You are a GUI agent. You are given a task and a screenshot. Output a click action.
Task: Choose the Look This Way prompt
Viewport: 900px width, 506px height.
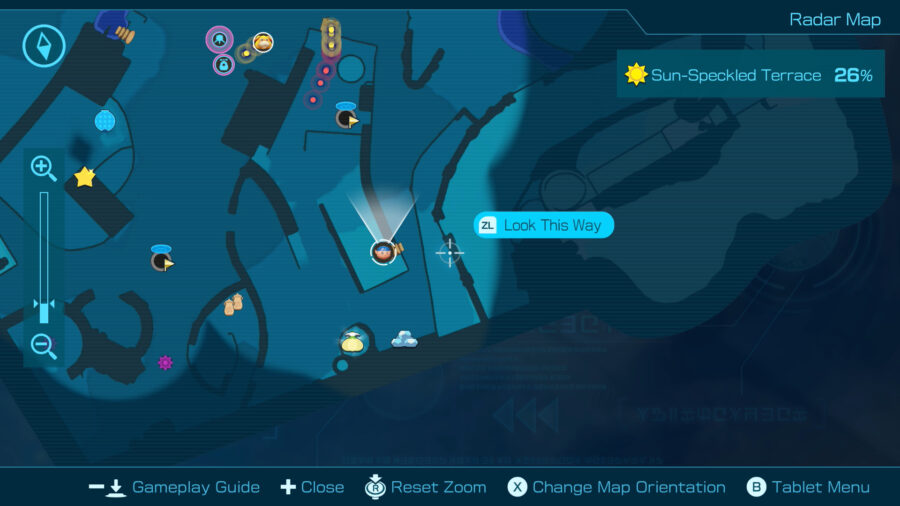543,225
